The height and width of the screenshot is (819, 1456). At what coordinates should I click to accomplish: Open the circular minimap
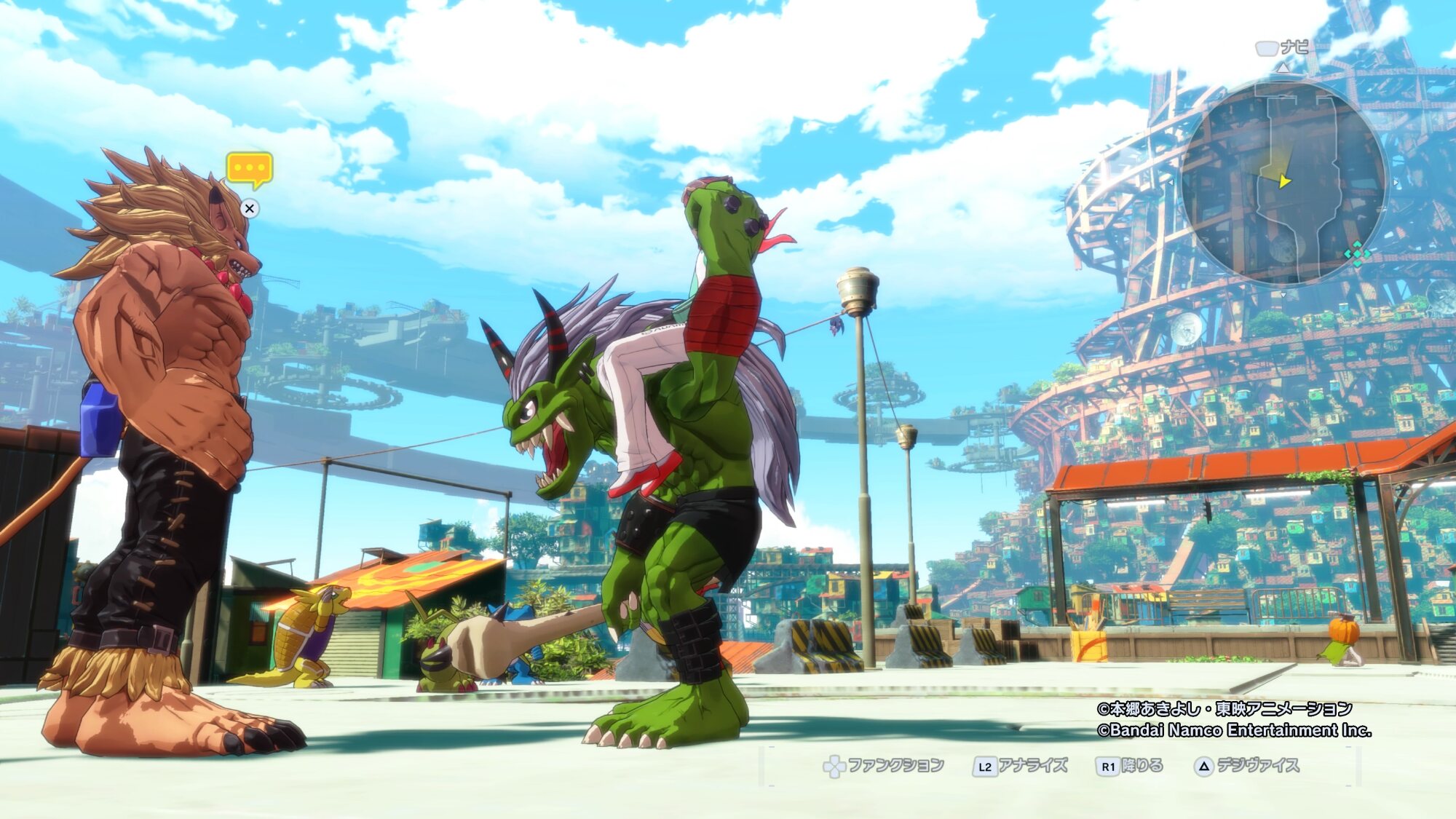click(x=1284, y=182)
